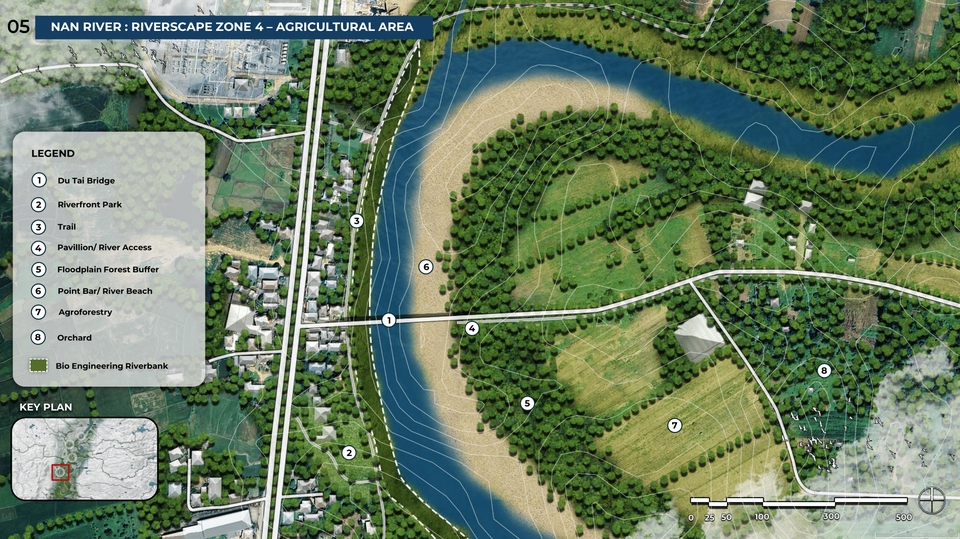Select map marker 2 in the riverfront park
Viewport: 960px width, 539px height.
pos(348,453)
